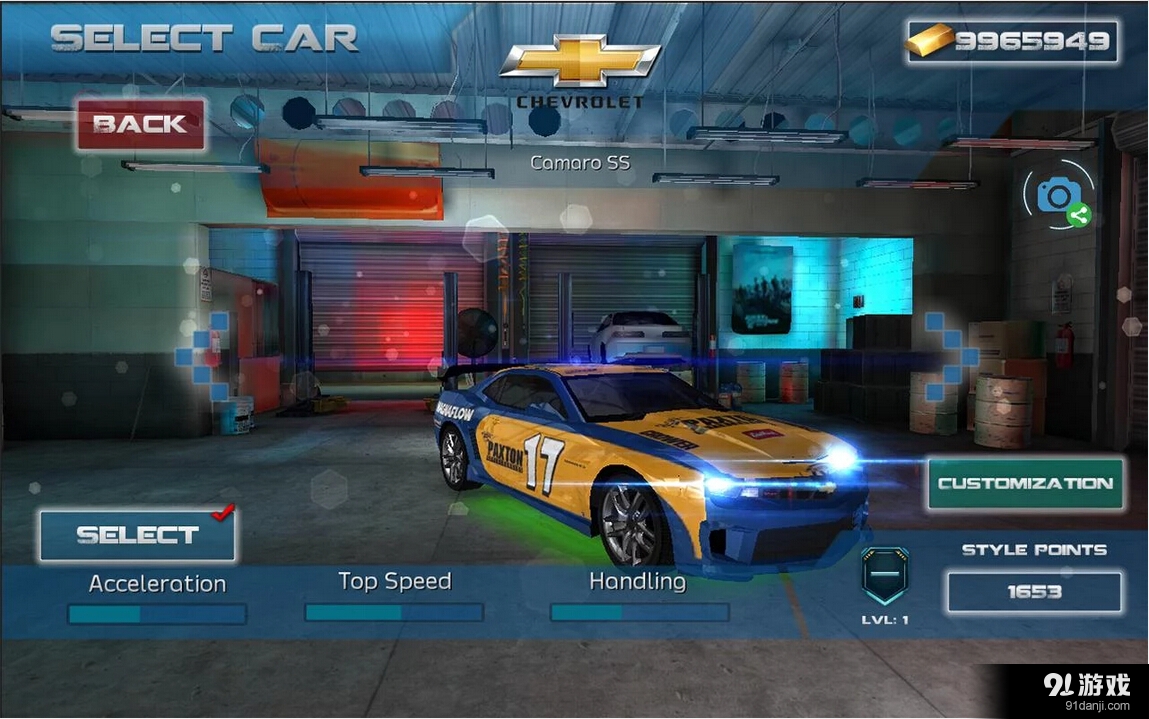Show the next car with right arrow
The image size is (1149, 719).
951,356
